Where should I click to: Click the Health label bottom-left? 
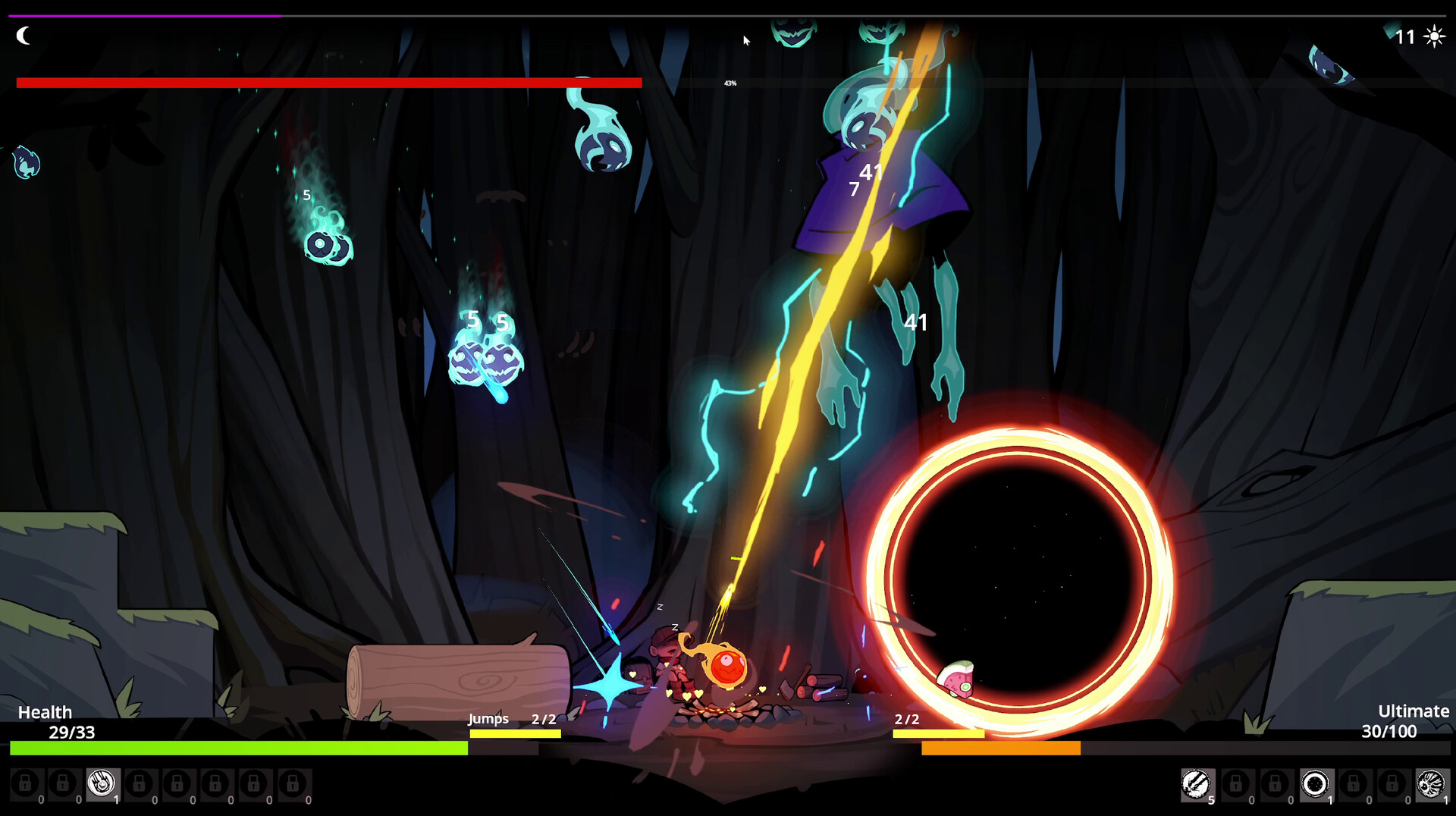pos(45,712)
